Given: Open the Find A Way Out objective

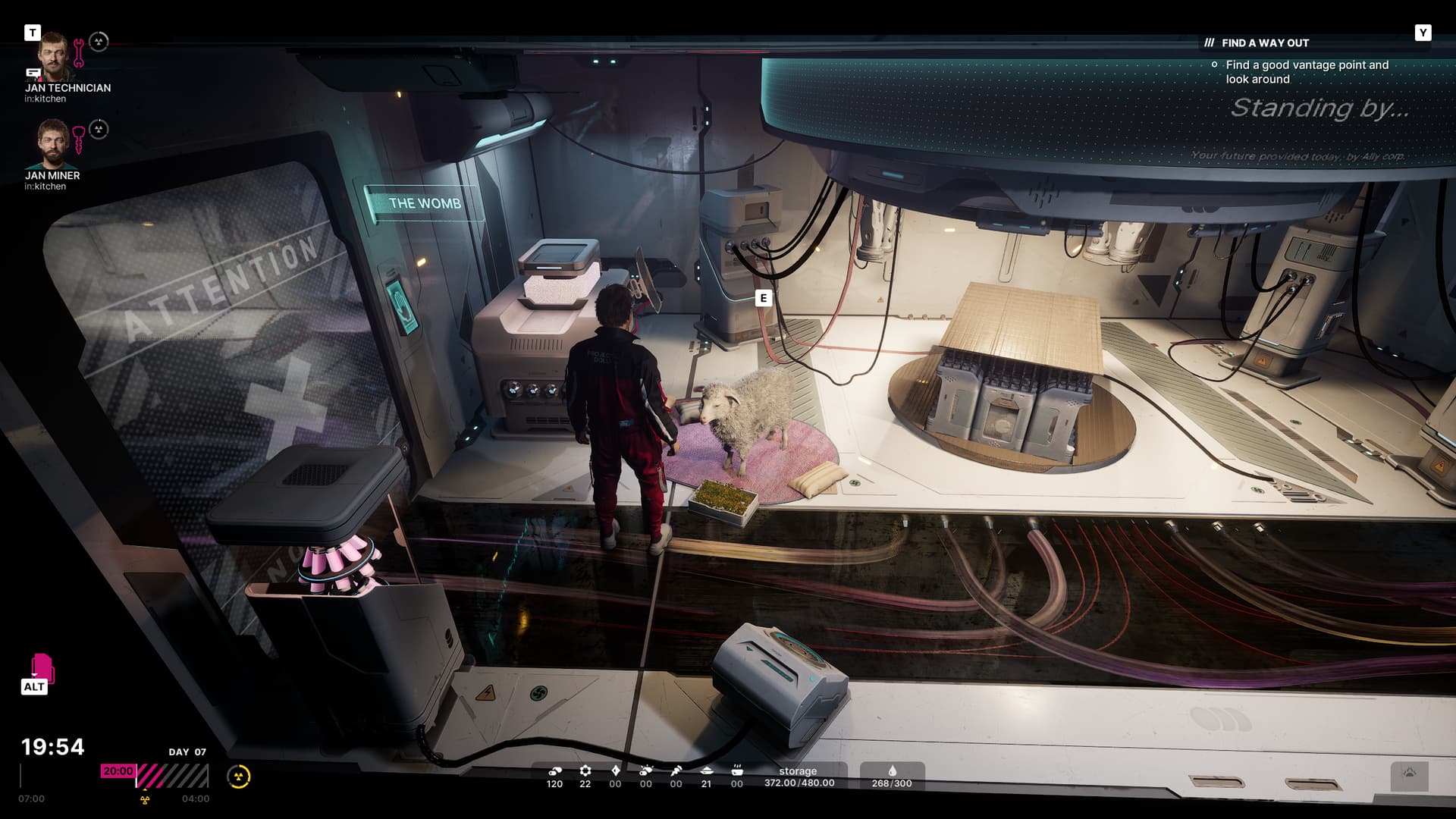Looking at the screenshot, I should tap(1265, 43).
